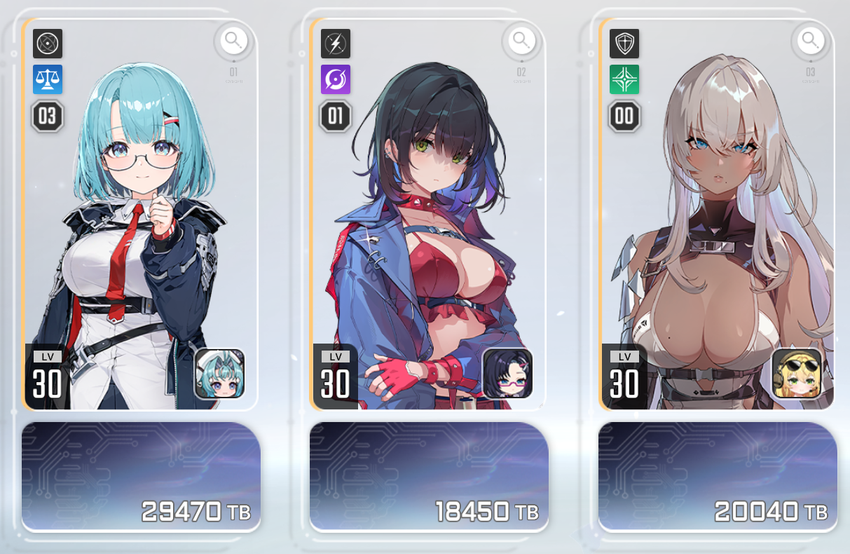This screenshot has width=850, height=554.
Task: Choose the 20040 TB panel
Action: click(717, 476)
